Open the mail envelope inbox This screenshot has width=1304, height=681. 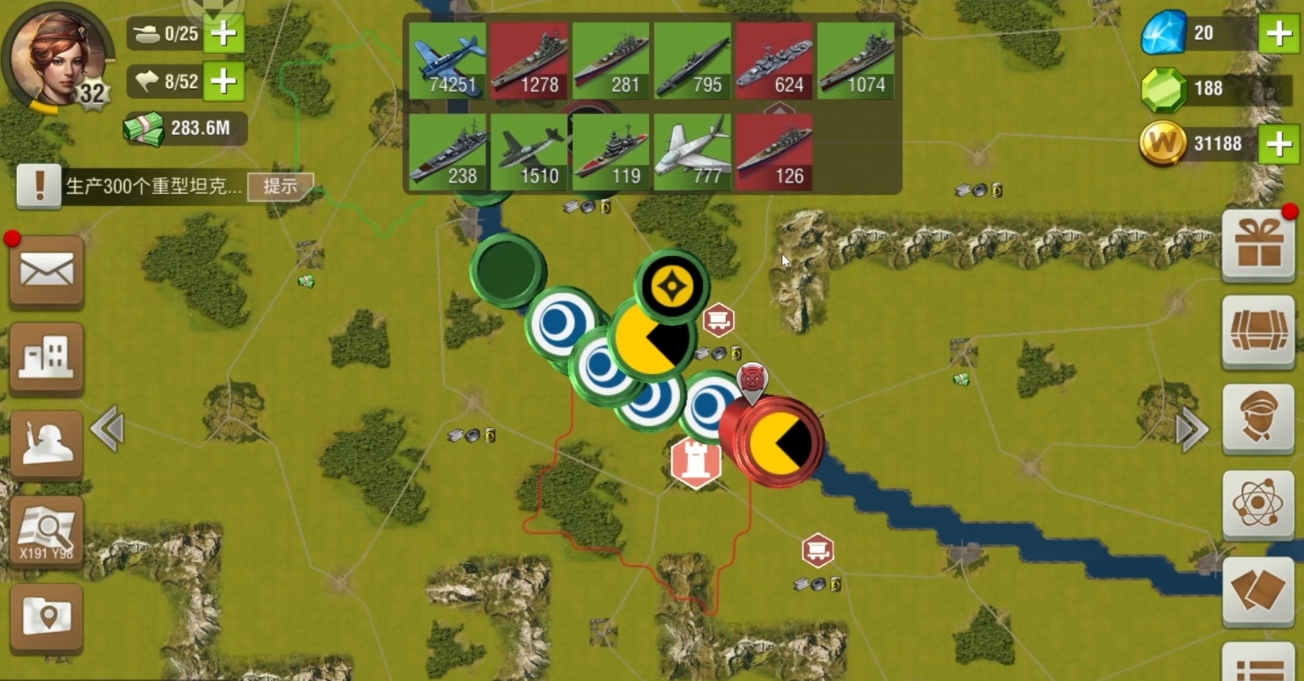point(46,271)
